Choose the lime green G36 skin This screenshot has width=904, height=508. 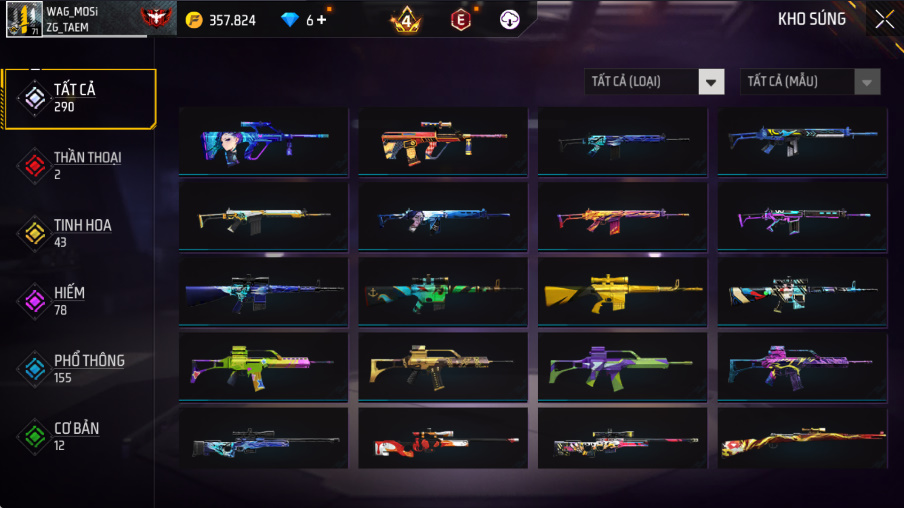(x=263, y=367)
